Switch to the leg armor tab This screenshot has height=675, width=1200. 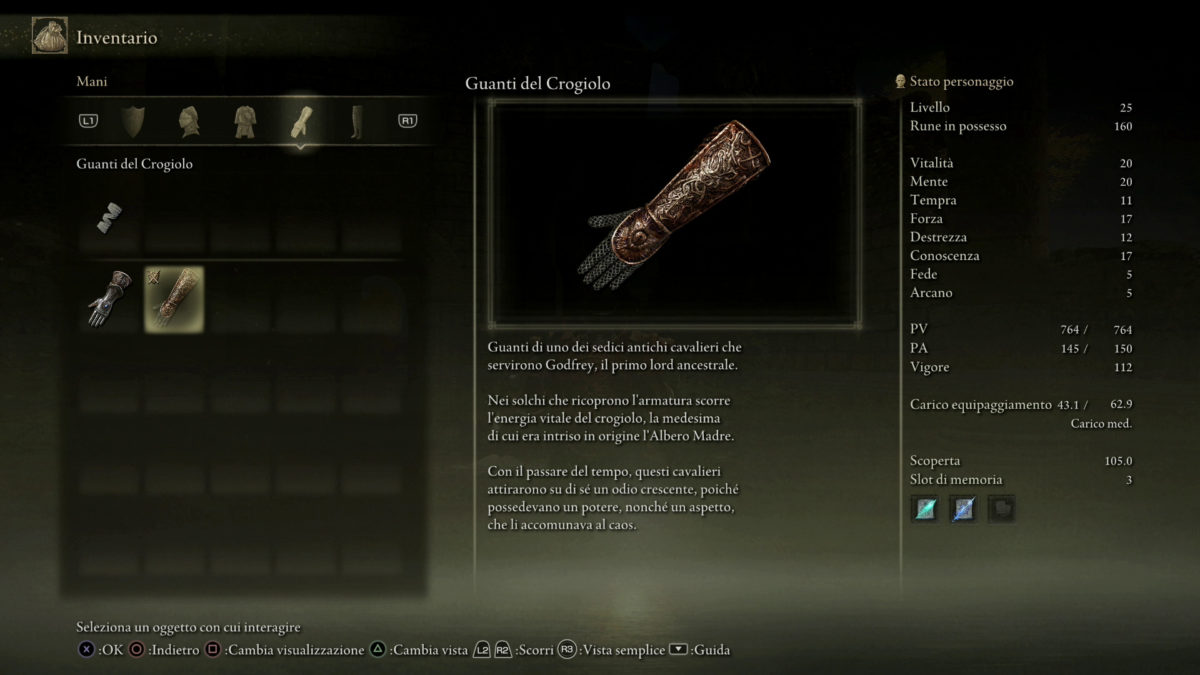coord(356,121)
